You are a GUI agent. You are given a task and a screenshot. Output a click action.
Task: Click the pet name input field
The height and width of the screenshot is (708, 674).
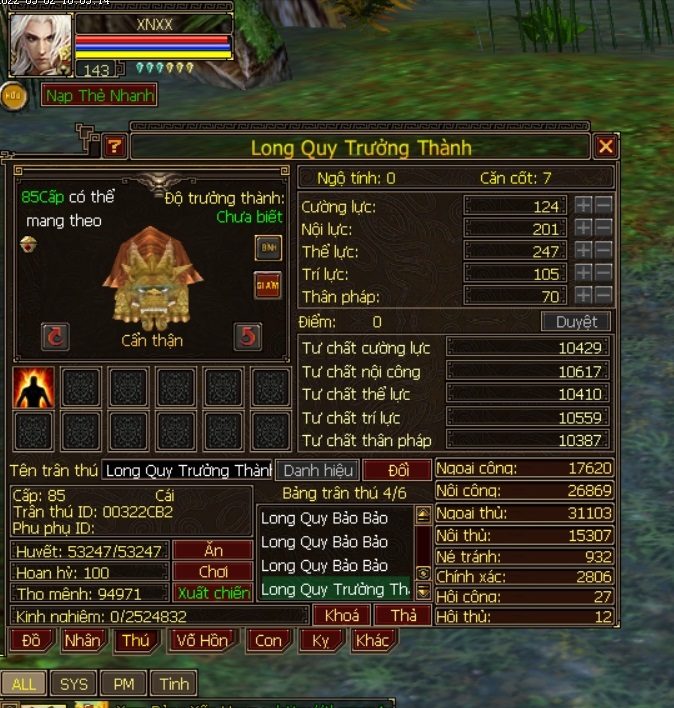(187, 470)
